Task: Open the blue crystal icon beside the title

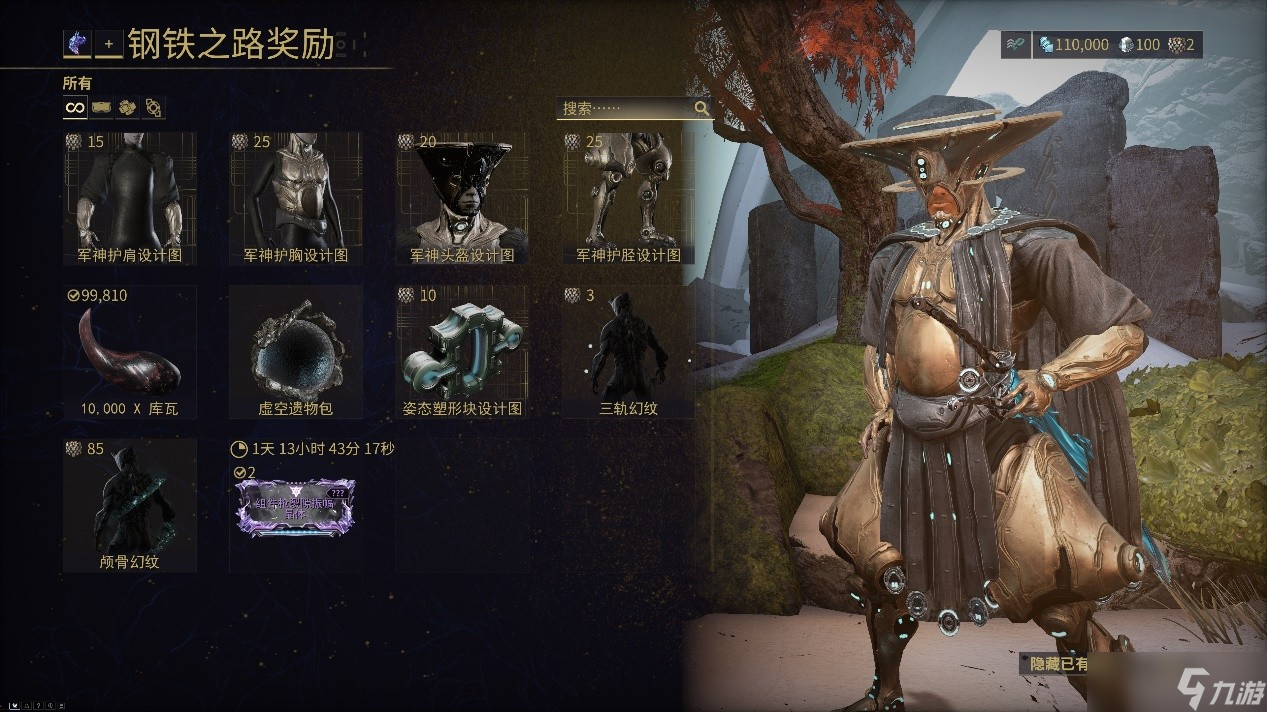Action: 77,44
